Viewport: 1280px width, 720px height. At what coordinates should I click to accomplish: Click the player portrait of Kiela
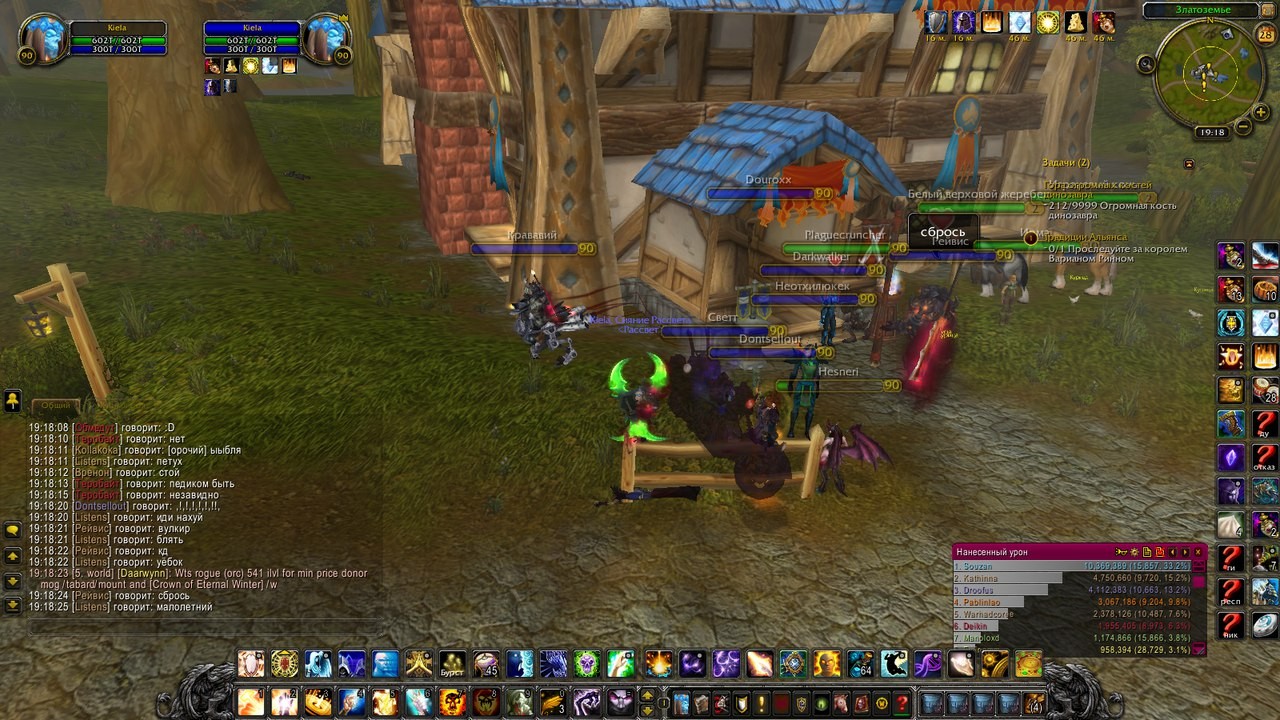tap(43, 39)
